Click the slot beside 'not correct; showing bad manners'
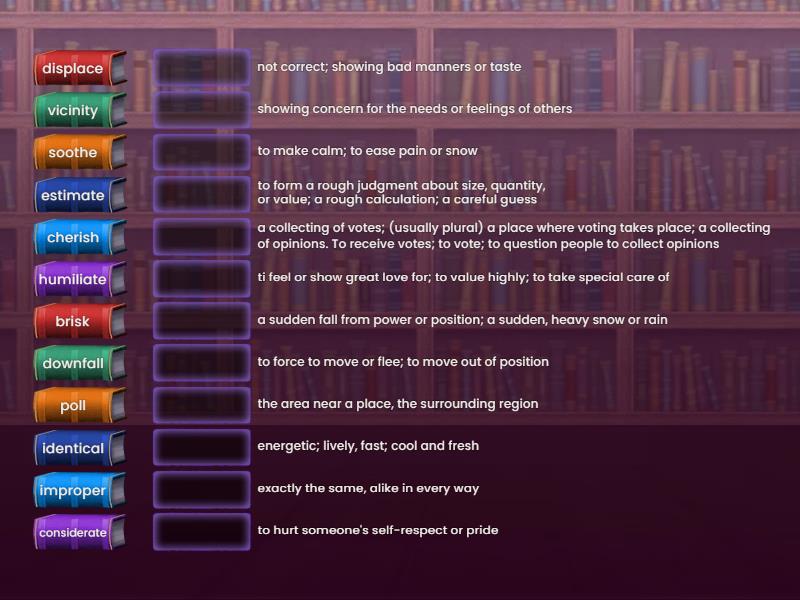 coord(201,68)
